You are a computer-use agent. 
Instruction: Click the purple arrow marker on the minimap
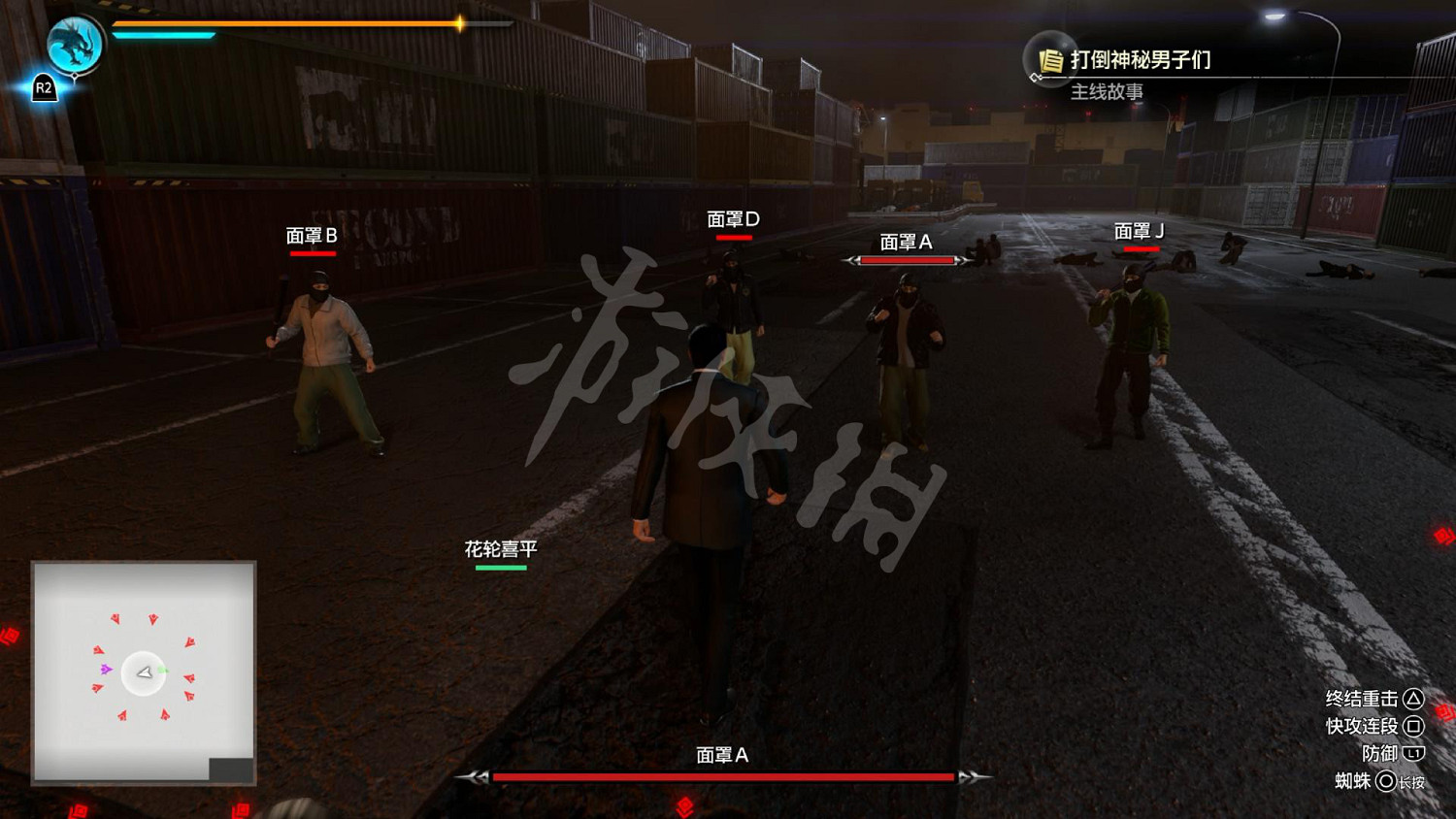click(x=107, y=668)
